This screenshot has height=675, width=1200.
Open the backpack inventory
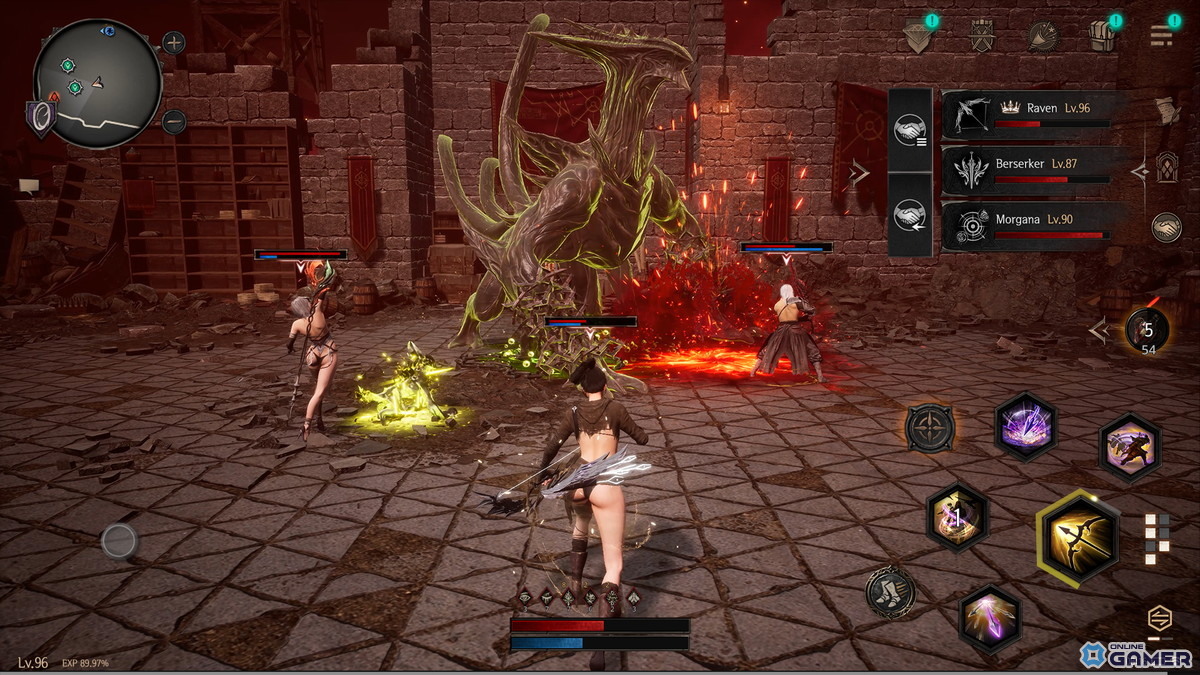tap(1103, 35)
